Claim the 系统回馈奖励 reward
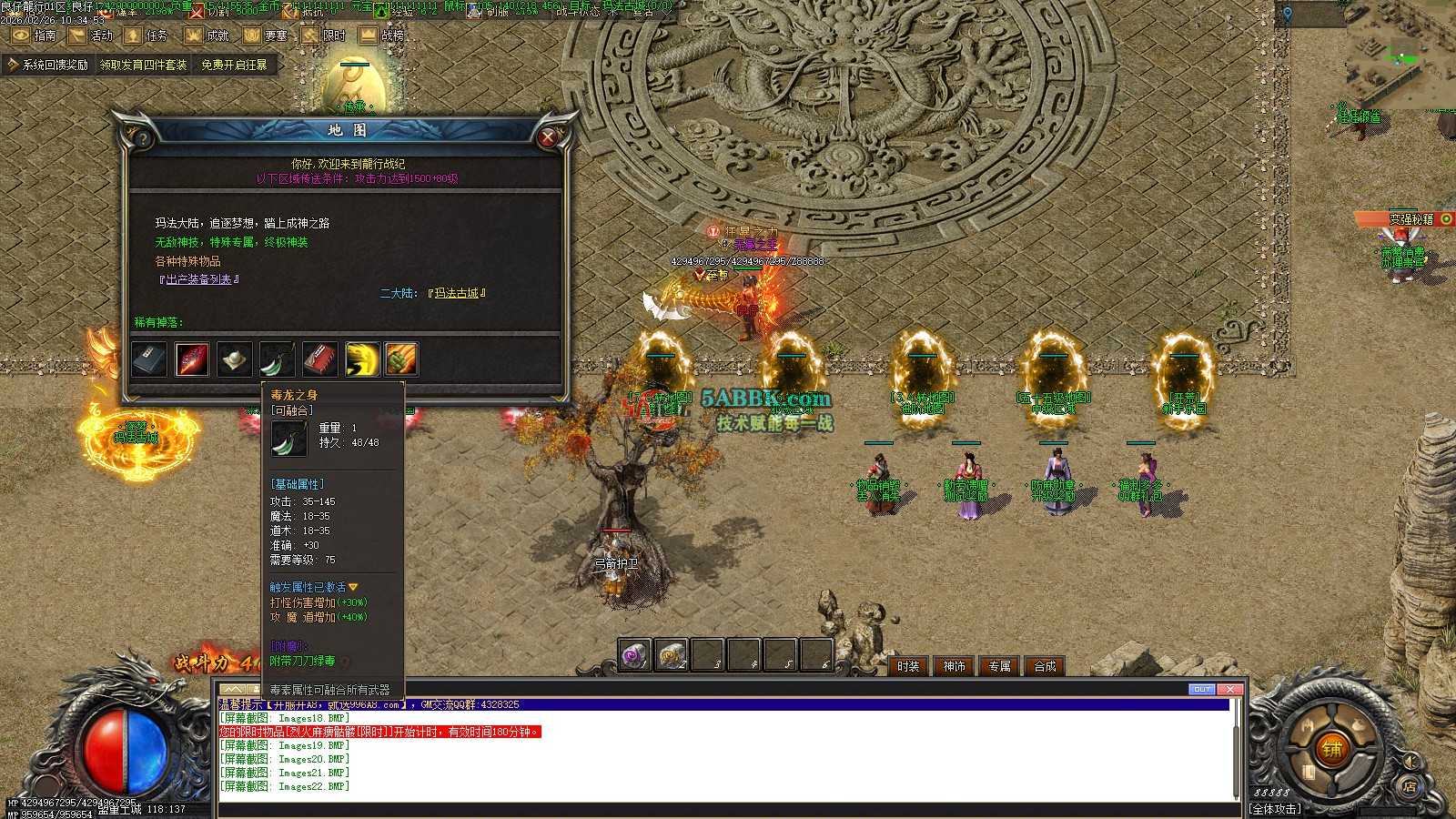Screen dimensions: 1456x819 click(x=48, y=65)
